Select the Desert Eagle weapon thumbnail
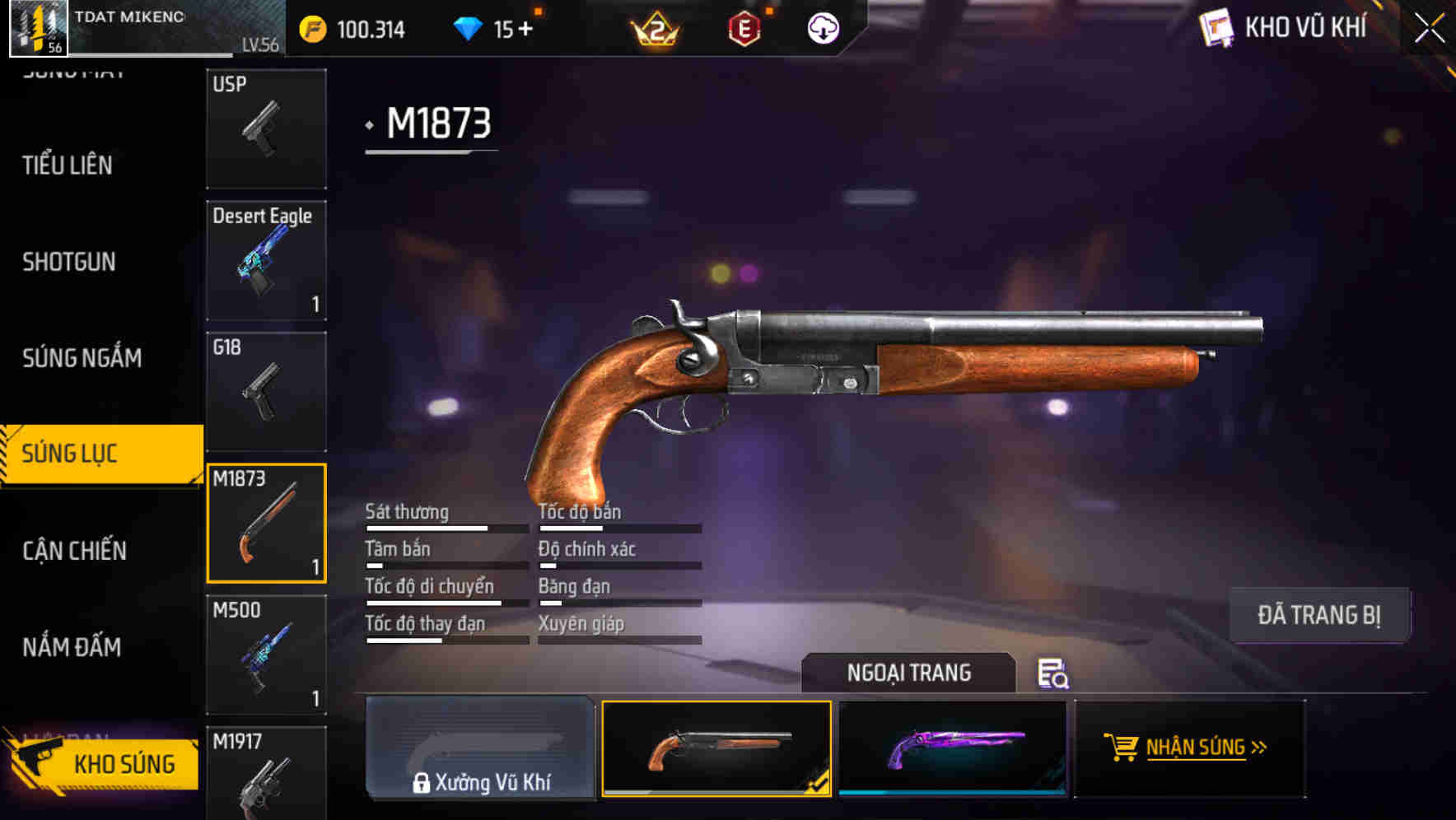 [x=266, y=259]
